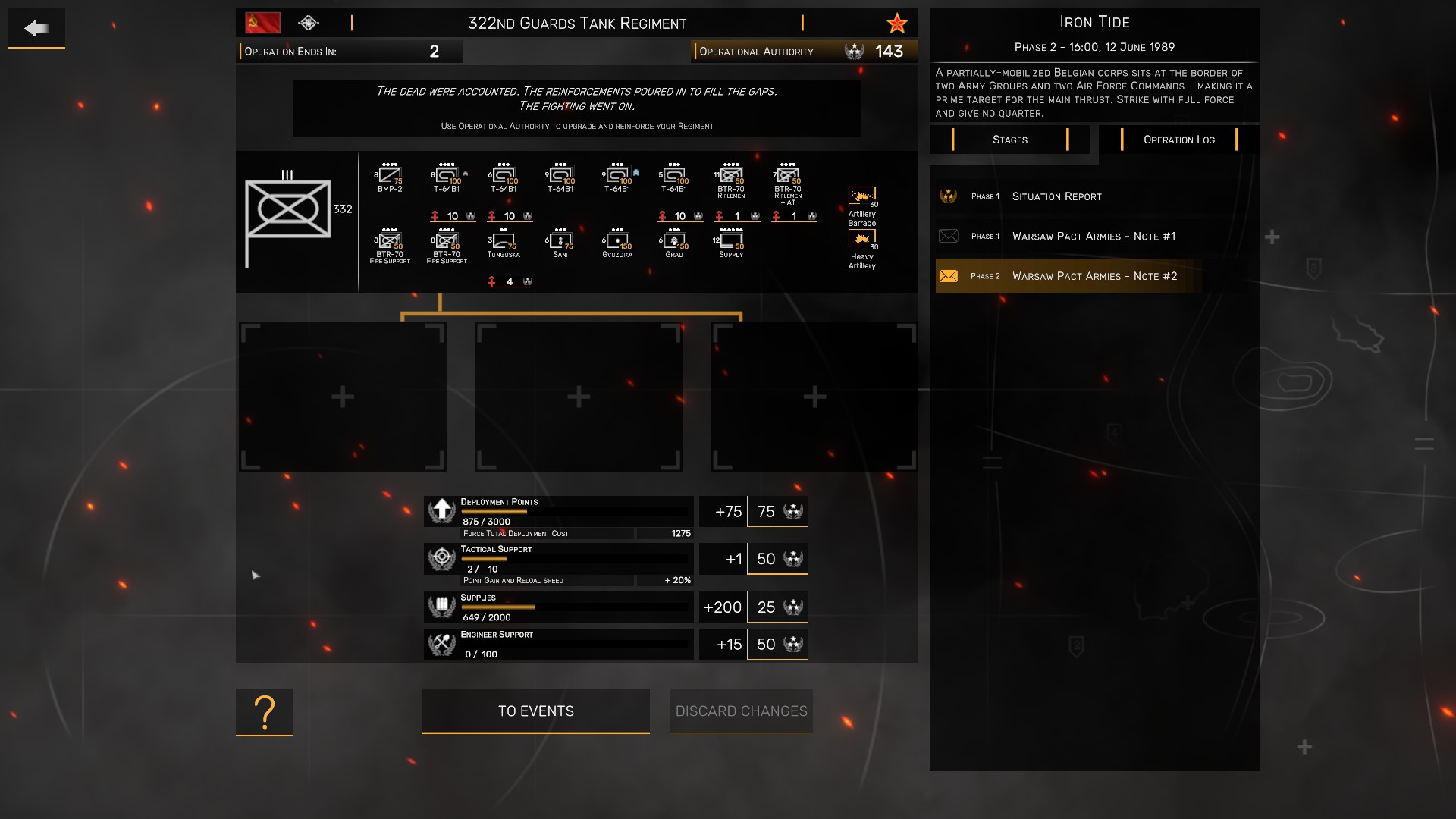Buy +200 Supplies for 25 authority
Screen dimensions: 1456x819
(x=777, y=607)
